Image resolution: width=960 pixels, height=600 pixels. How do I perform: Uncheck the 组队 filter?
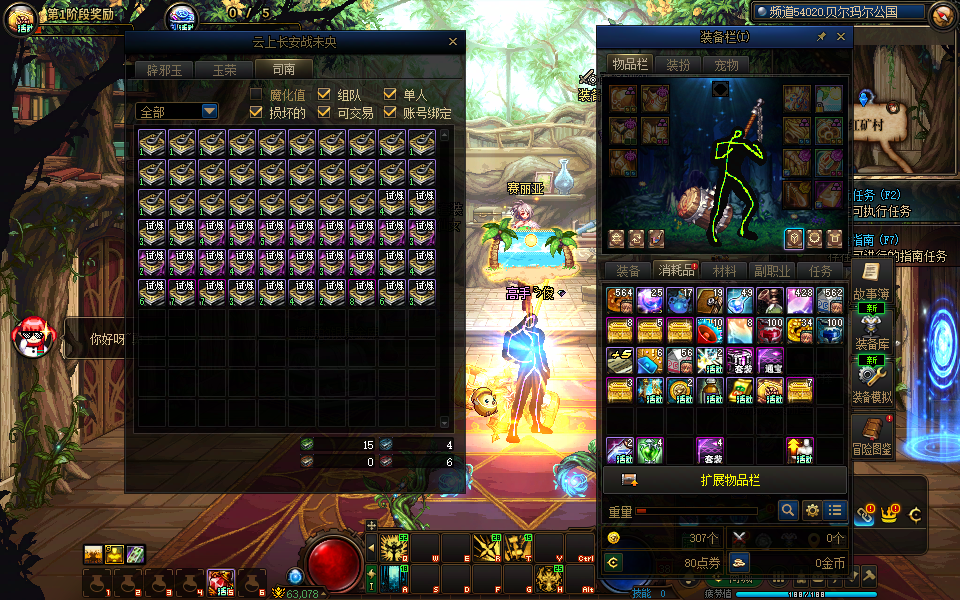click(x=324, y=94)
